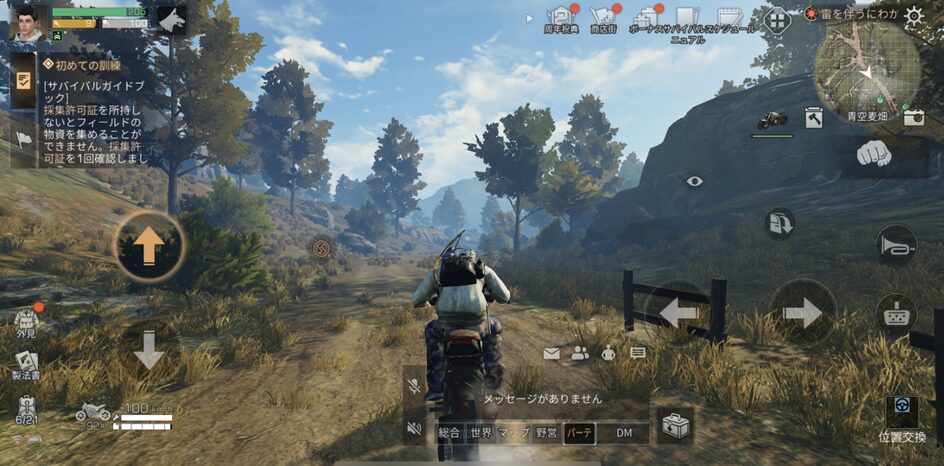Open the 外見 appearance menu
The height and width of the screenshot is (466, 944).
26,323
